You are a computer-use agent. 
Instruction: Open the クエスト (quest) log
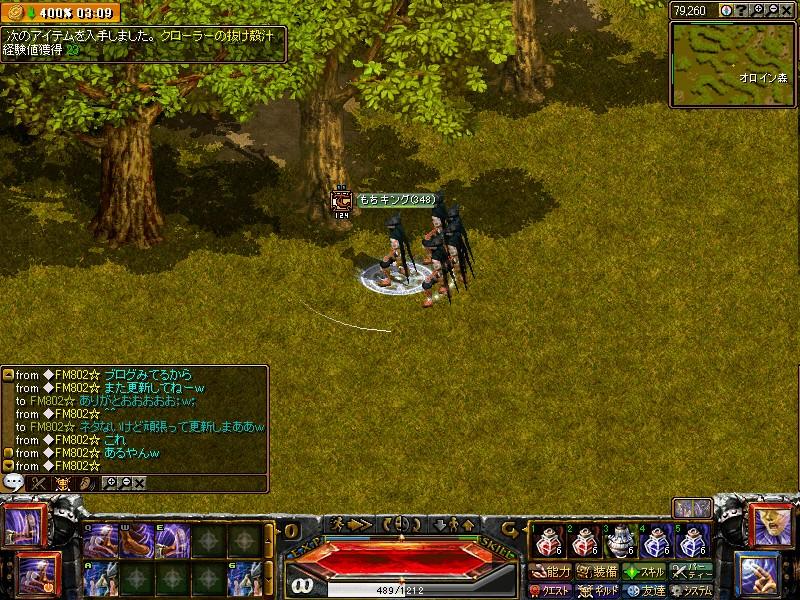(x=551, y=591)
